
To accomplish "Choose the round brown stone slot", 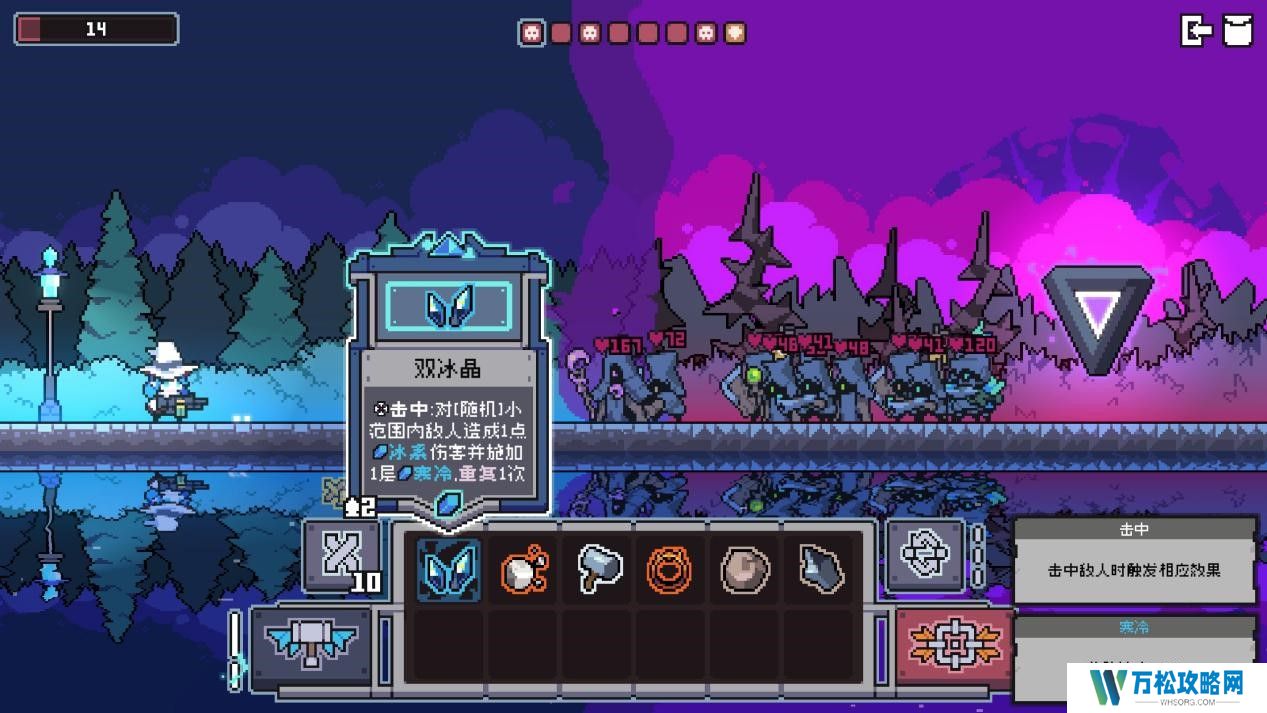I will (x=745, y=569).
